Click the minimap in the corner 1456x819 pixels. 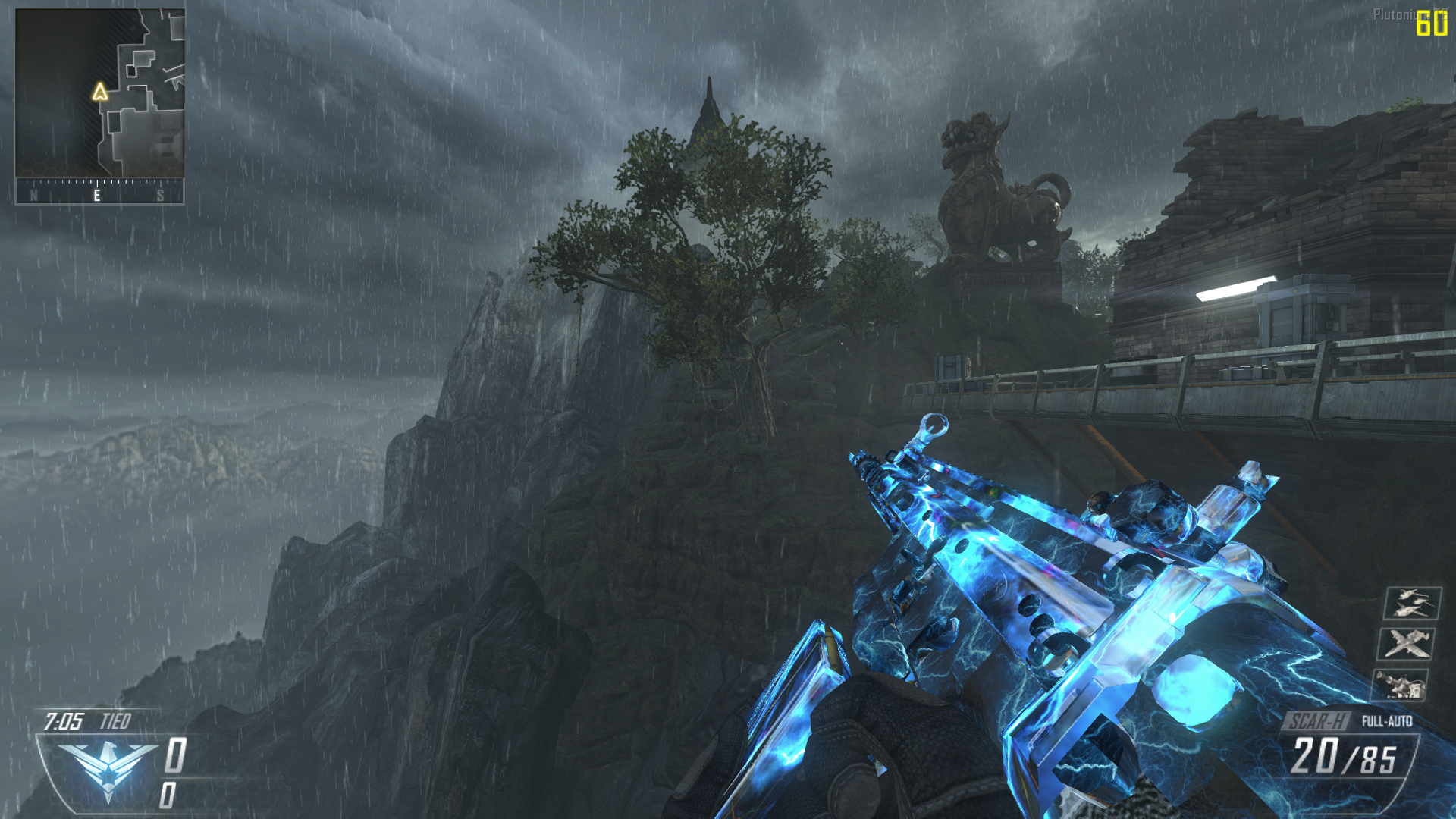click(99, 93)
